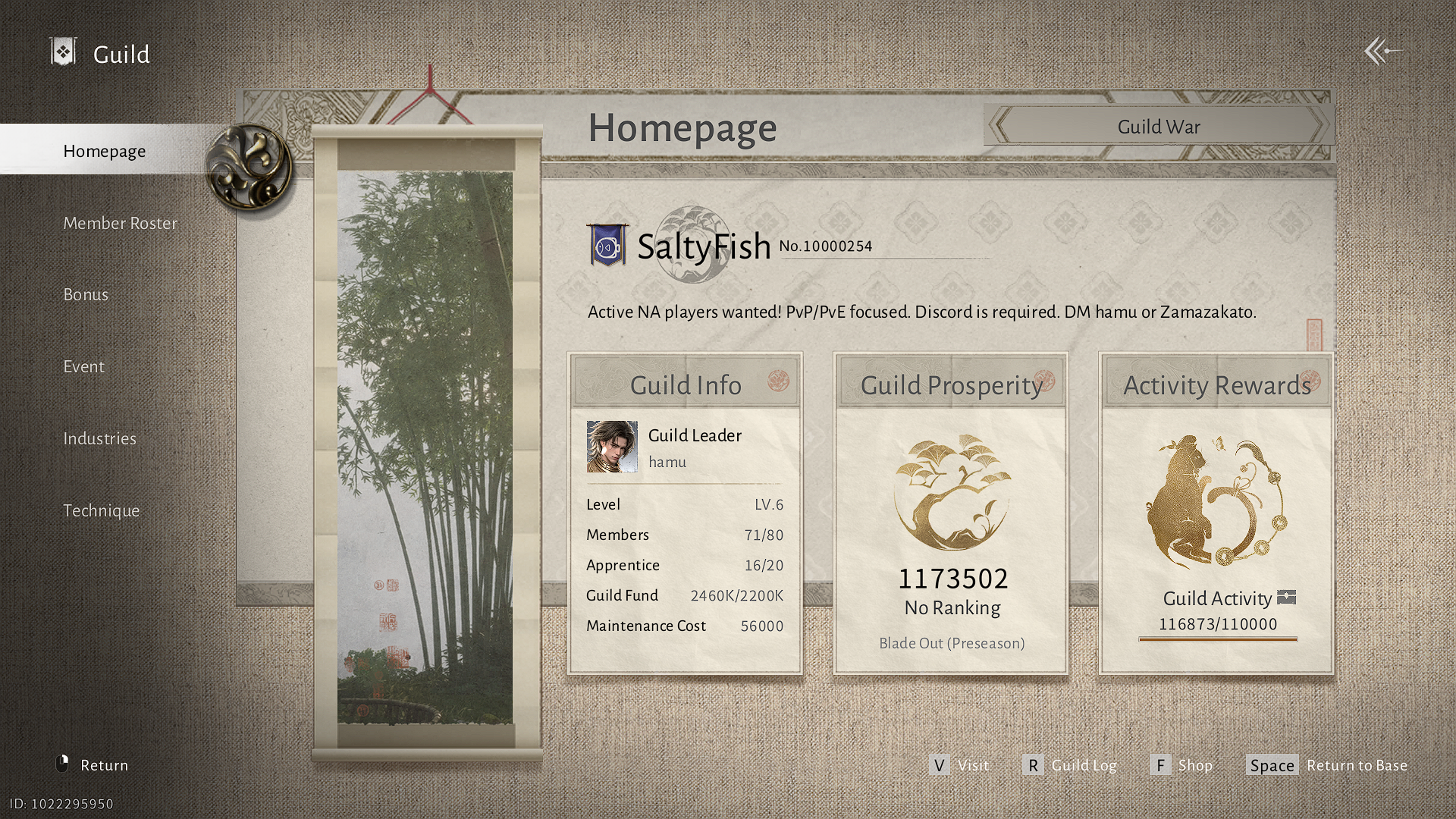1456x819 pixels.
Task: Select the Technique sidebar entry
Action: tap(102, 510)
